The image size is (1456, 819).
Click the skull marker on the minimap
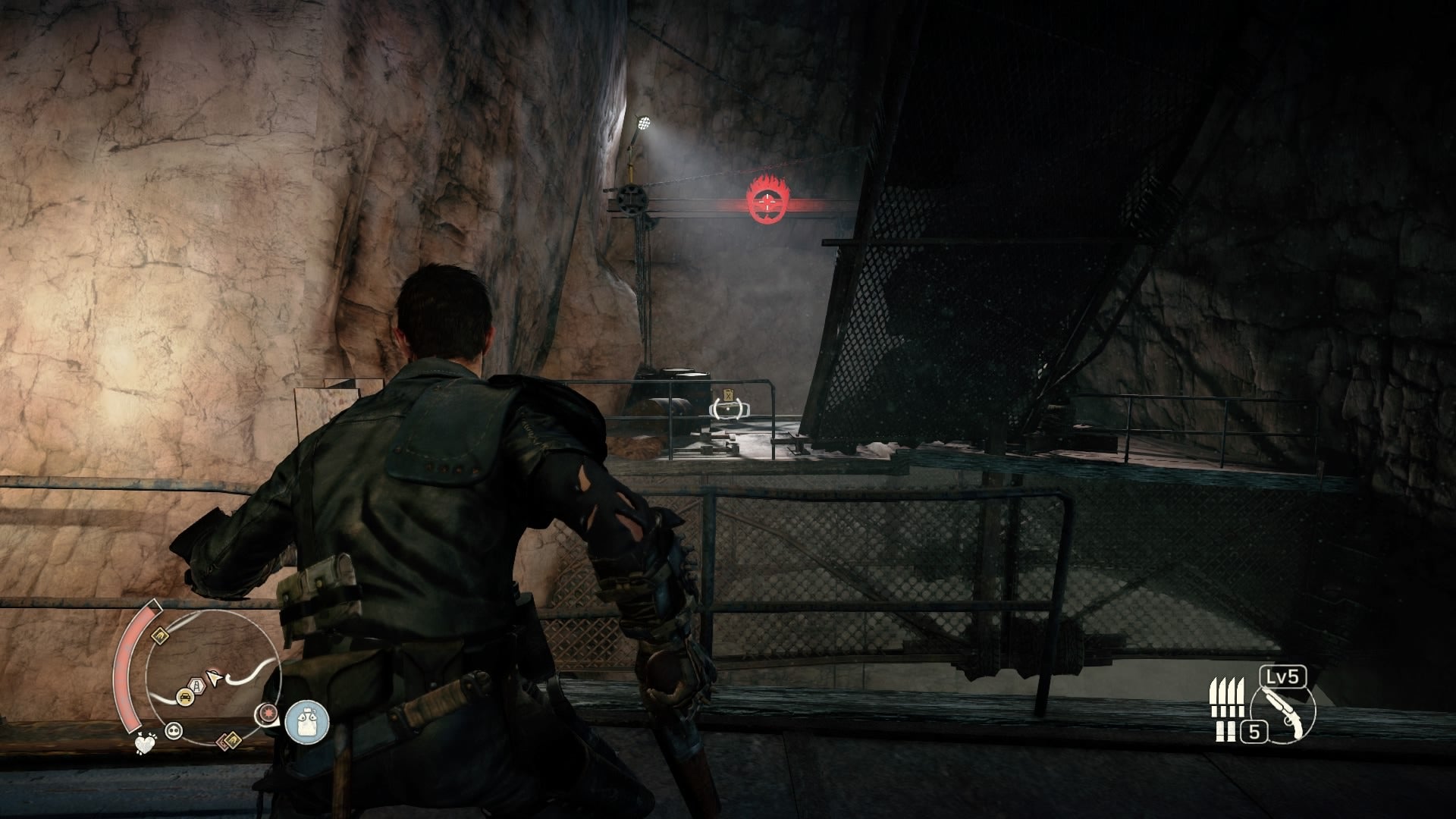click(174, 729)
